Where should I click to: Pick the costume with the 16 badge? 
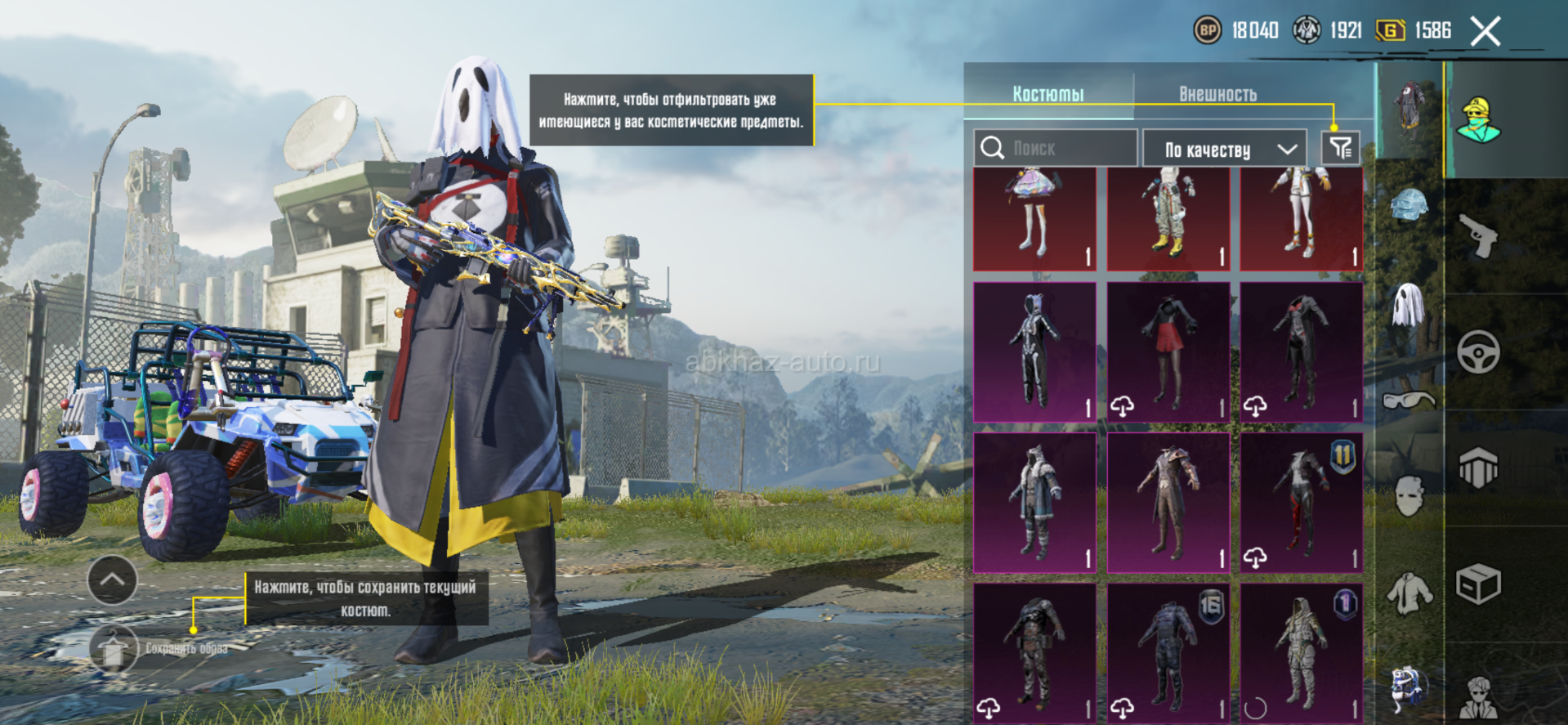[x=1168, y=653]
